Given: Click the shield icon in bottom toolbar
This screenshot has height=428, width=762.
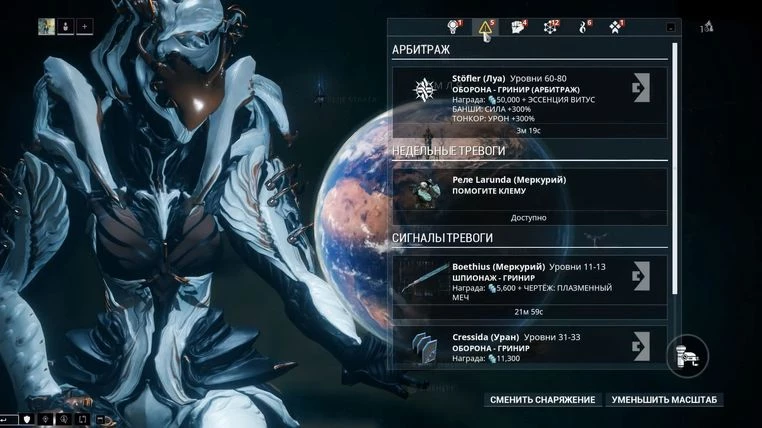Looking at the screenshot, I should pos(27,418).
